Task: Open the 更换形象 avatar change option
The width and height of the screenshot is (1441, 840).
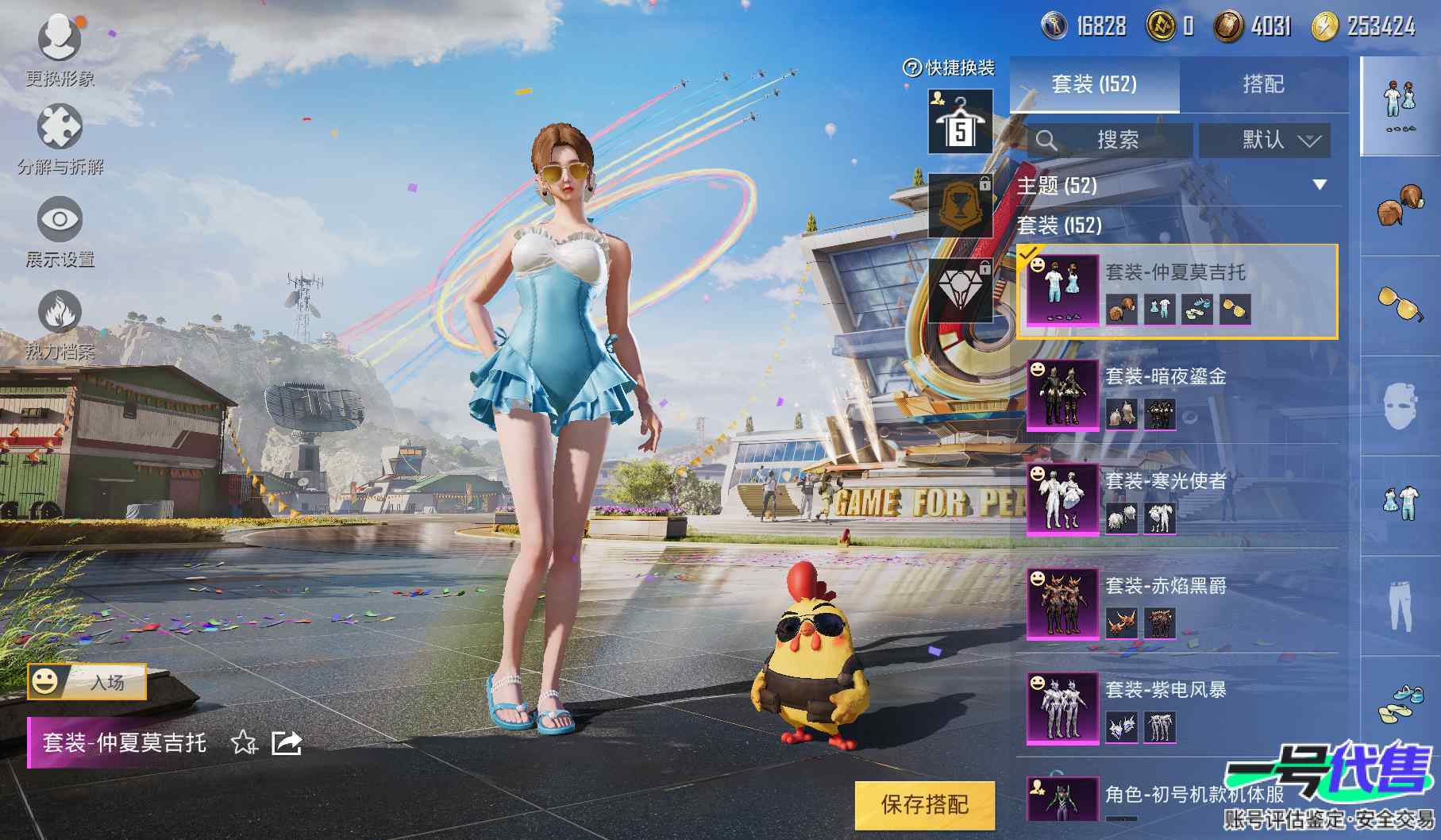Action: click(x=60, y=46)
